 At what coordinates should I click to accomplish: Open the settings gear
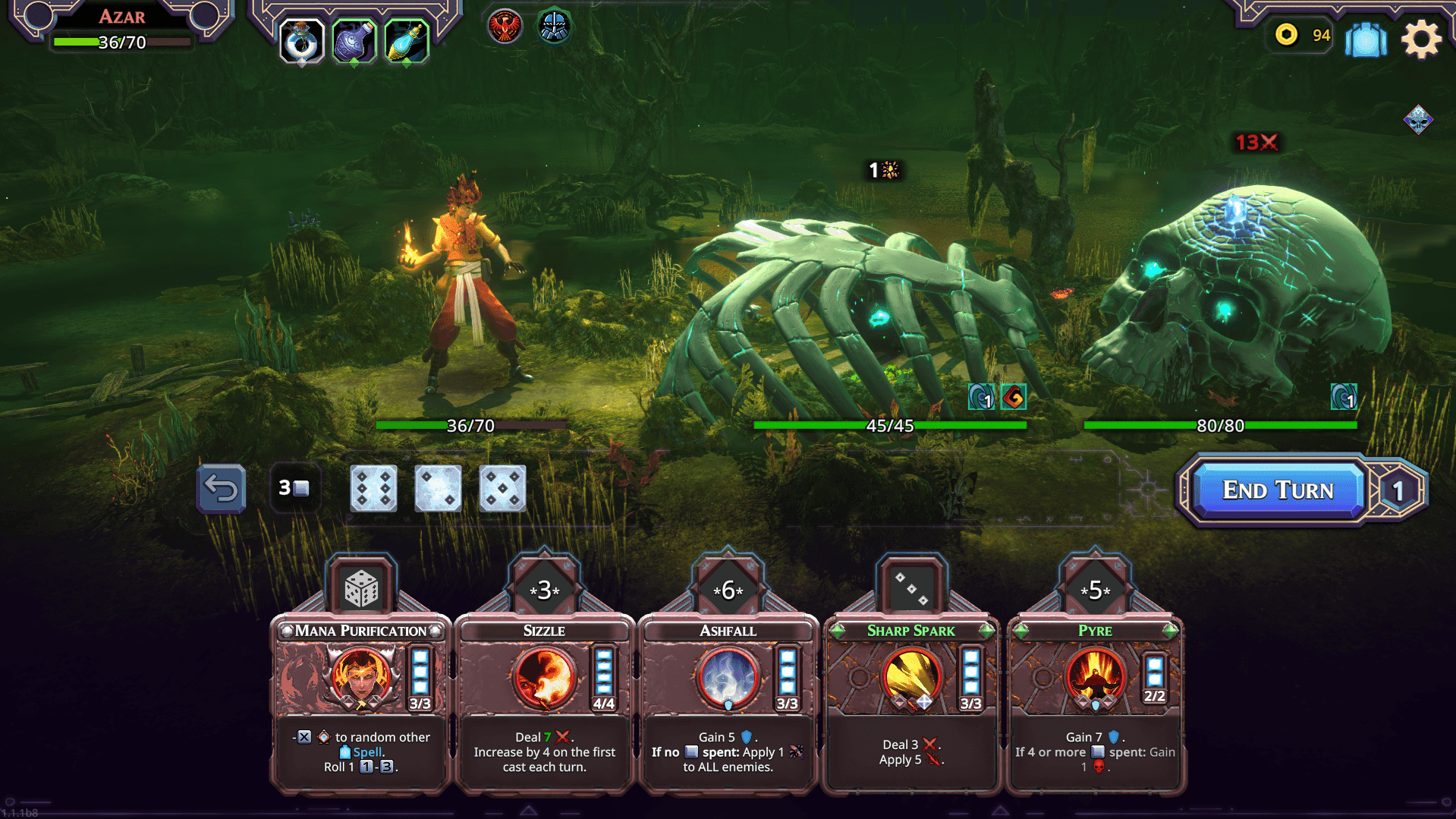[x=1422, y=39]
